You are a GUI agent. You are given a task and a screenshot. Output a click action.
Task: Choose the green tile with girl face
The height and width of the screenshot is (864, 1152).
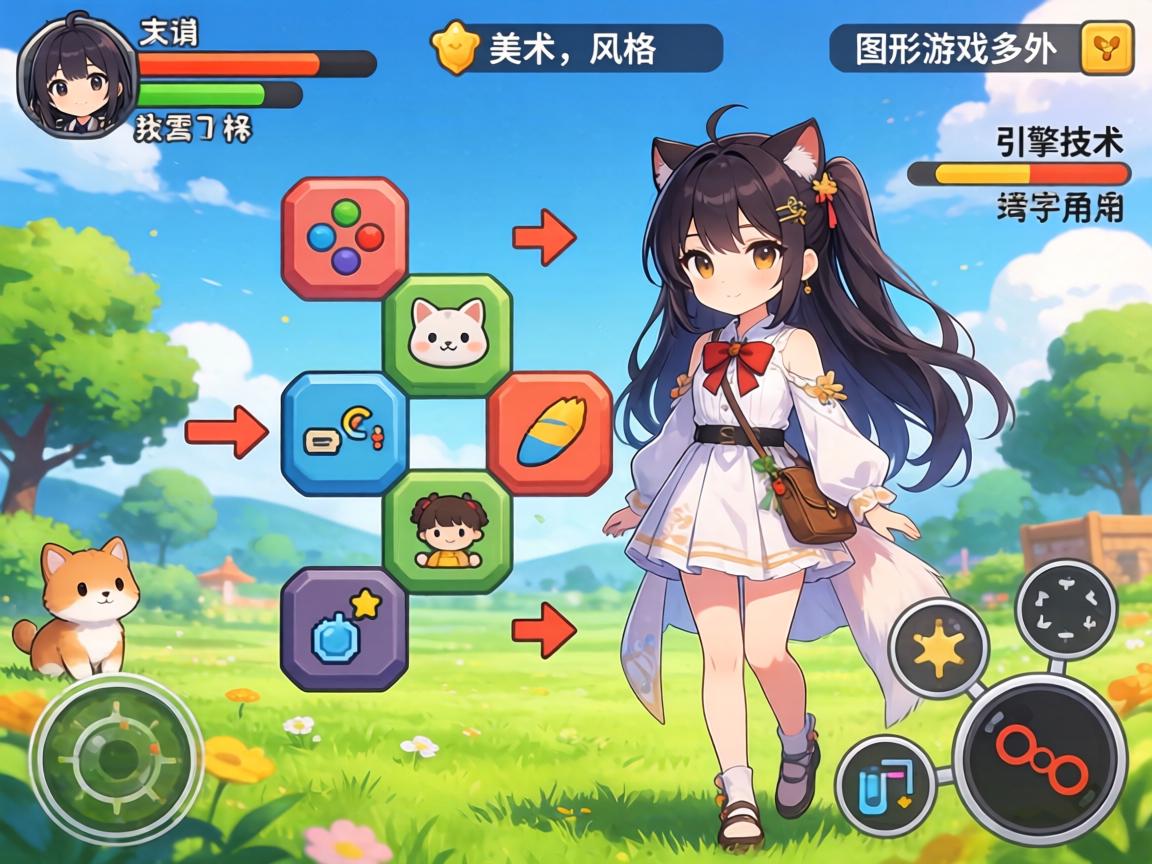click(448, 531)
